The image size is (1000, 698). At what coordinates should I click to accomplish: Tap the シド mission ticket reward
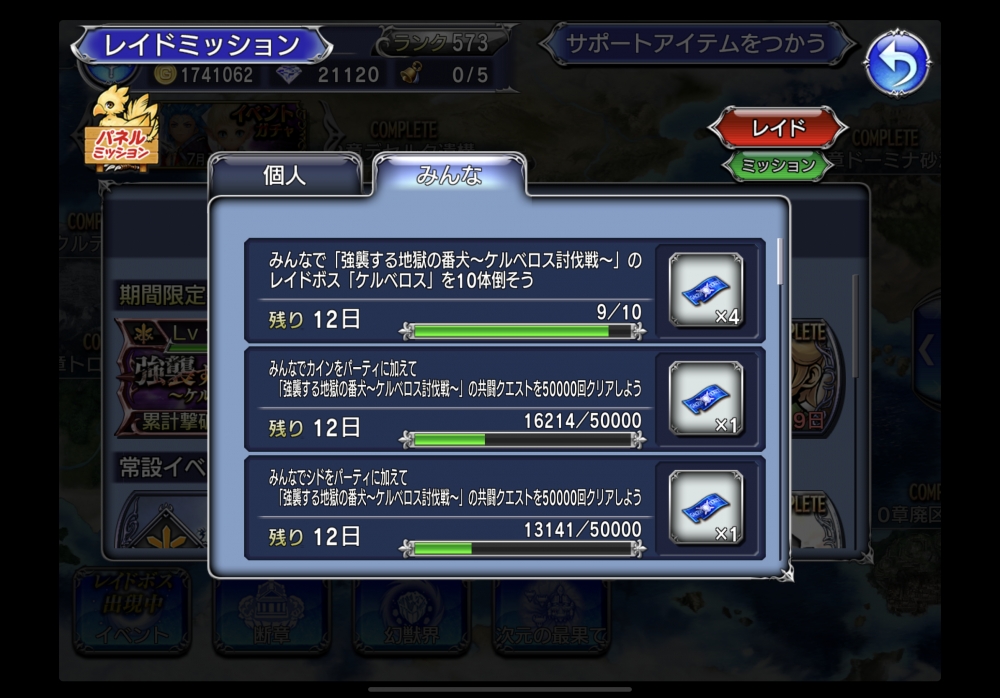click(x=706, y=507)
